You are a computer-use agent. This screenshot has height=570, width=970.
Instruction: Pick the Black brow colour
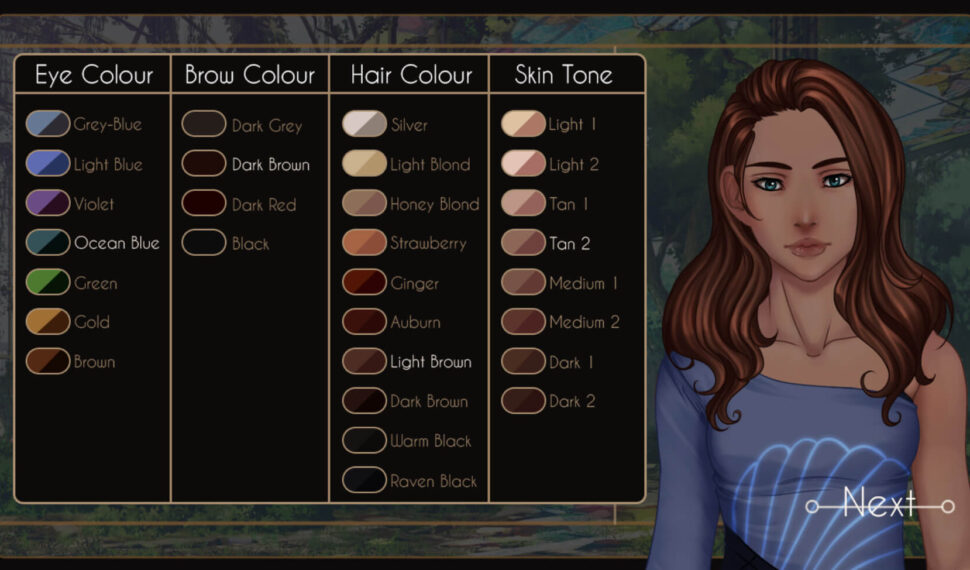[x=204, y=243]
